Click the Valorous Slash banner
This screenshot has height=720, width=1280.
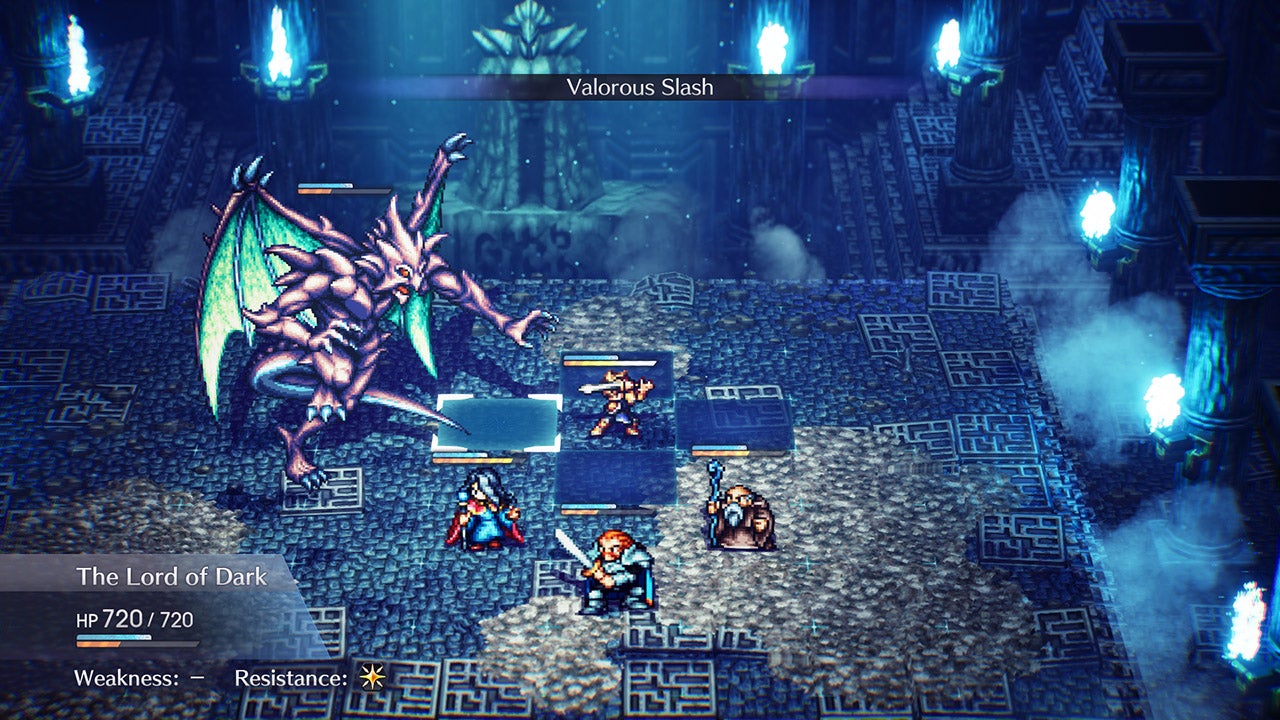point(640,88)
